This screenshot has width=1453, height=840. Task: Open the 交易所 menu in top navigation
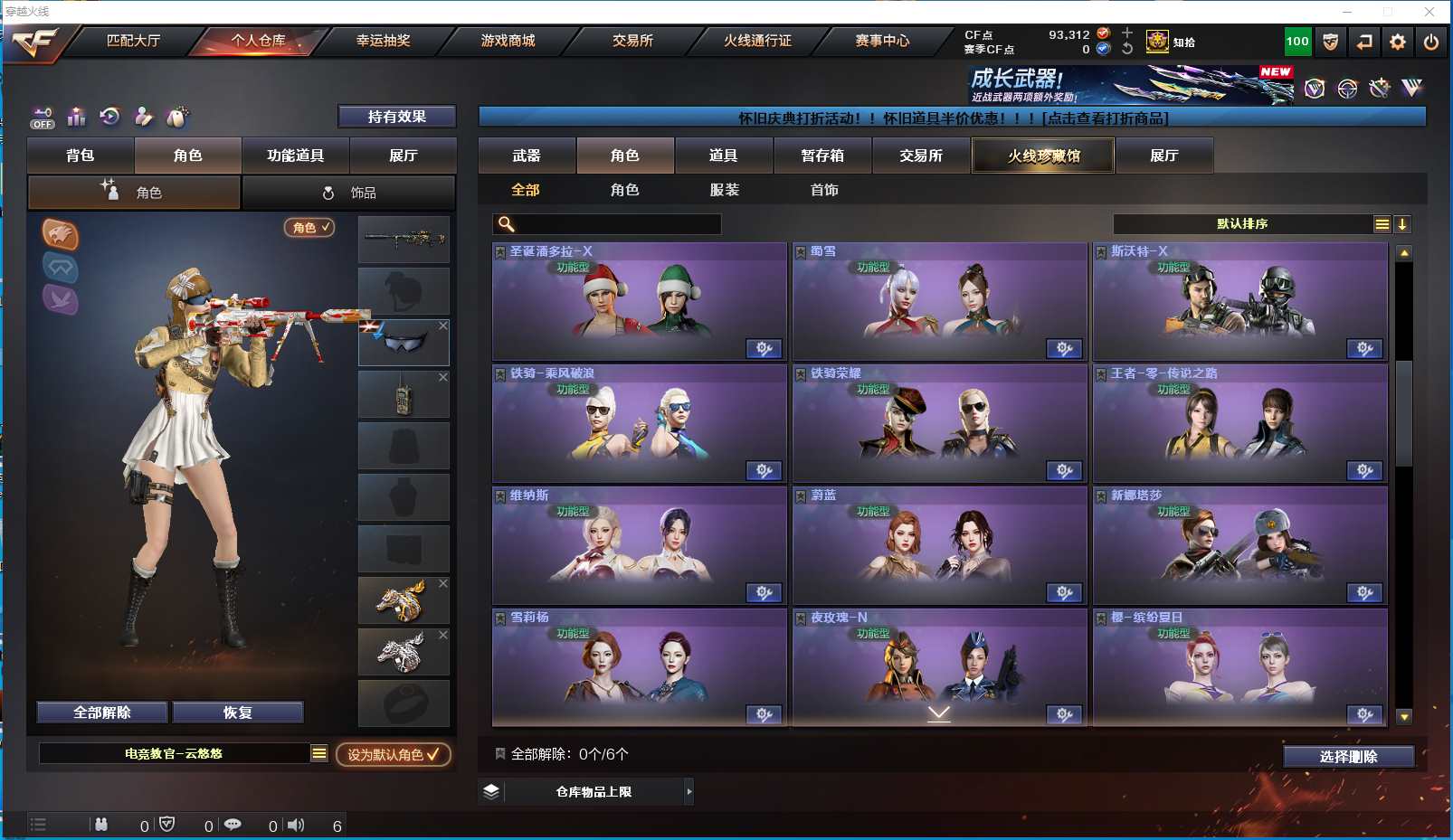(x=632, y=41)
